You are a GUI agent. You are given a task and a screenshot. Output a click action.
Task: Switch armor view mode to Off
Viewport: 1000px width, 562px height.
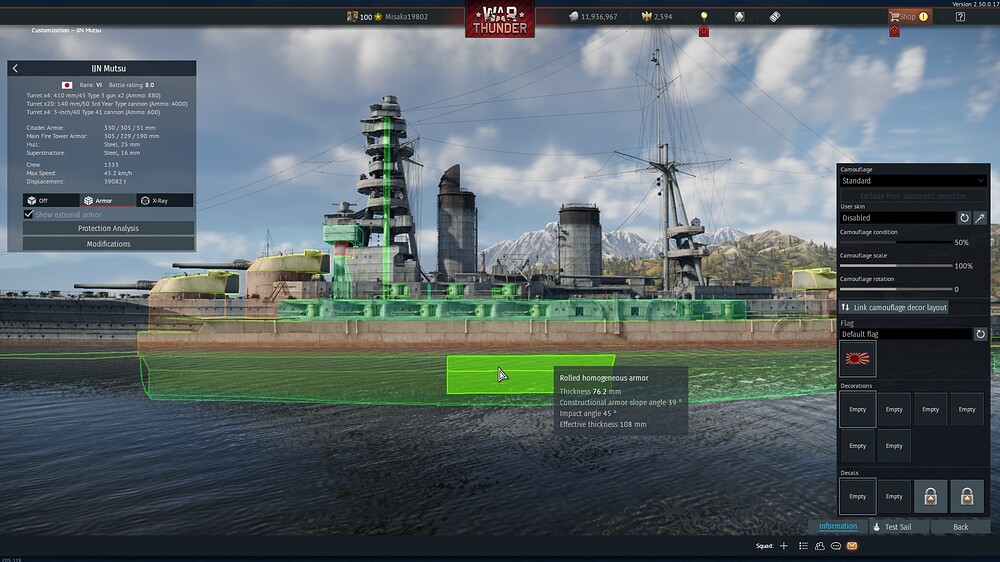tap(51, 200)
